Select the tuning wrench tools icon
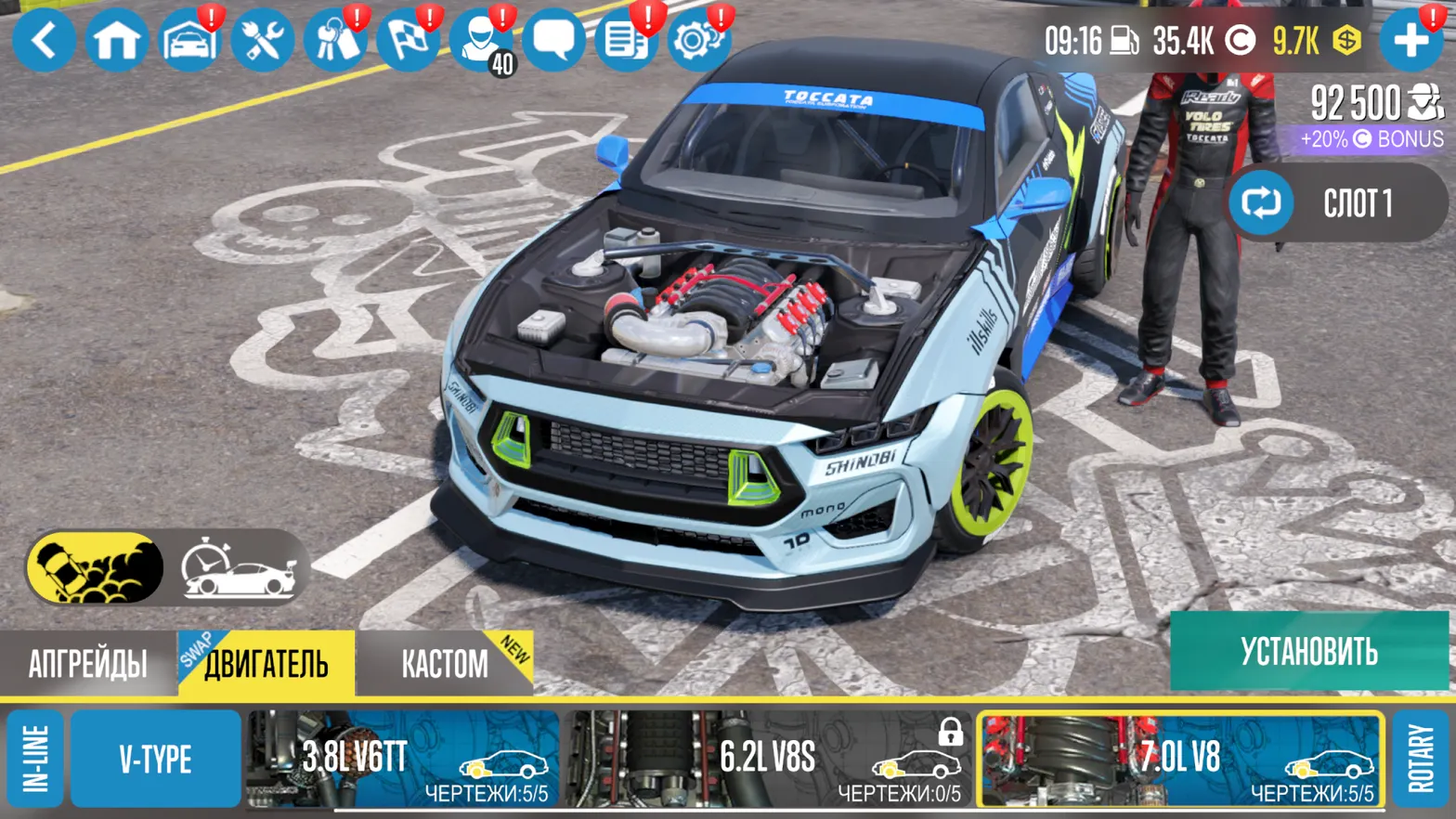The image size is (1456, 819). [263, 39]
